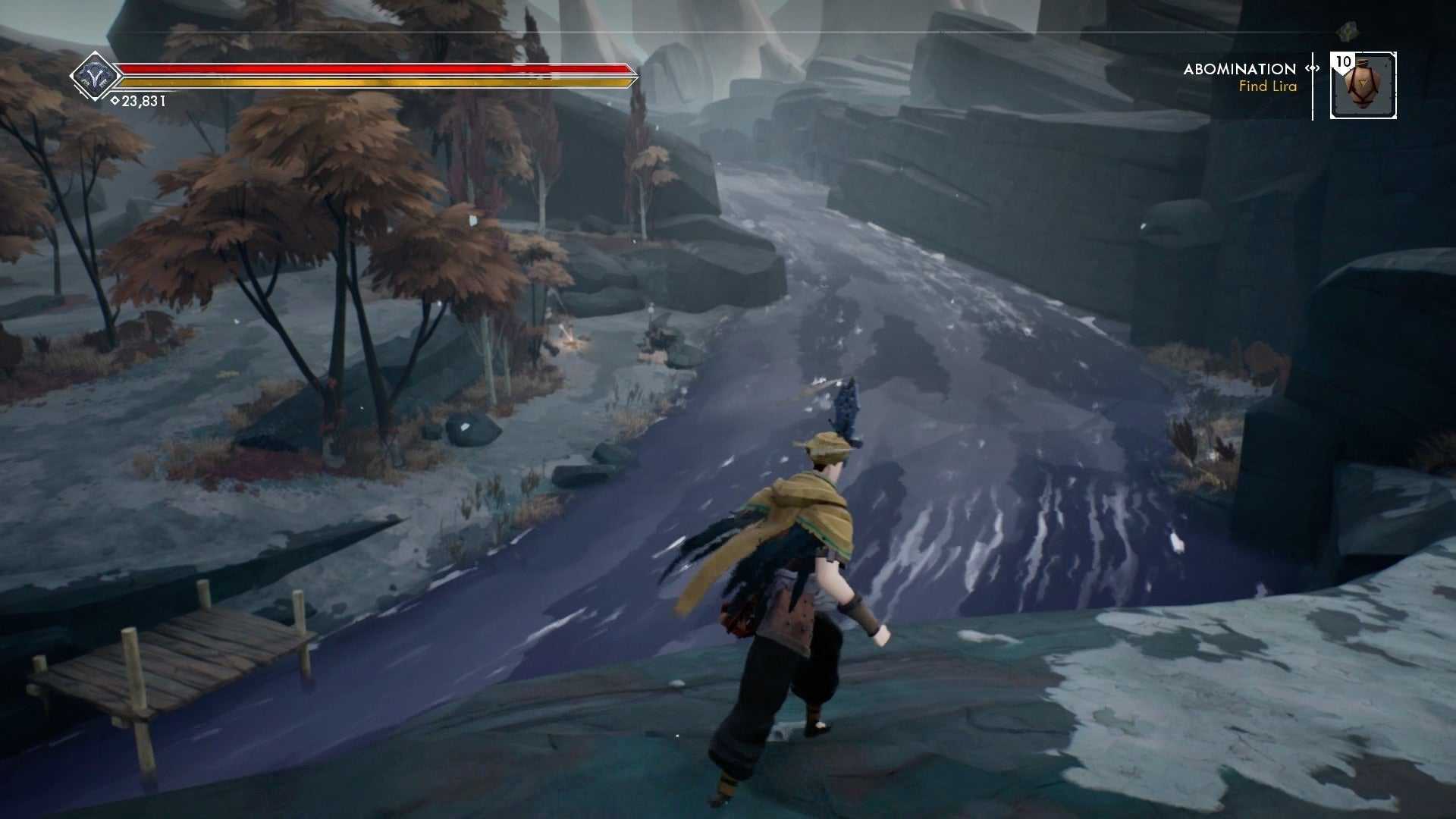Select the healing gourd item slot
The height and width of the screenshot is (819, 1456).
tap(1363, 86)
